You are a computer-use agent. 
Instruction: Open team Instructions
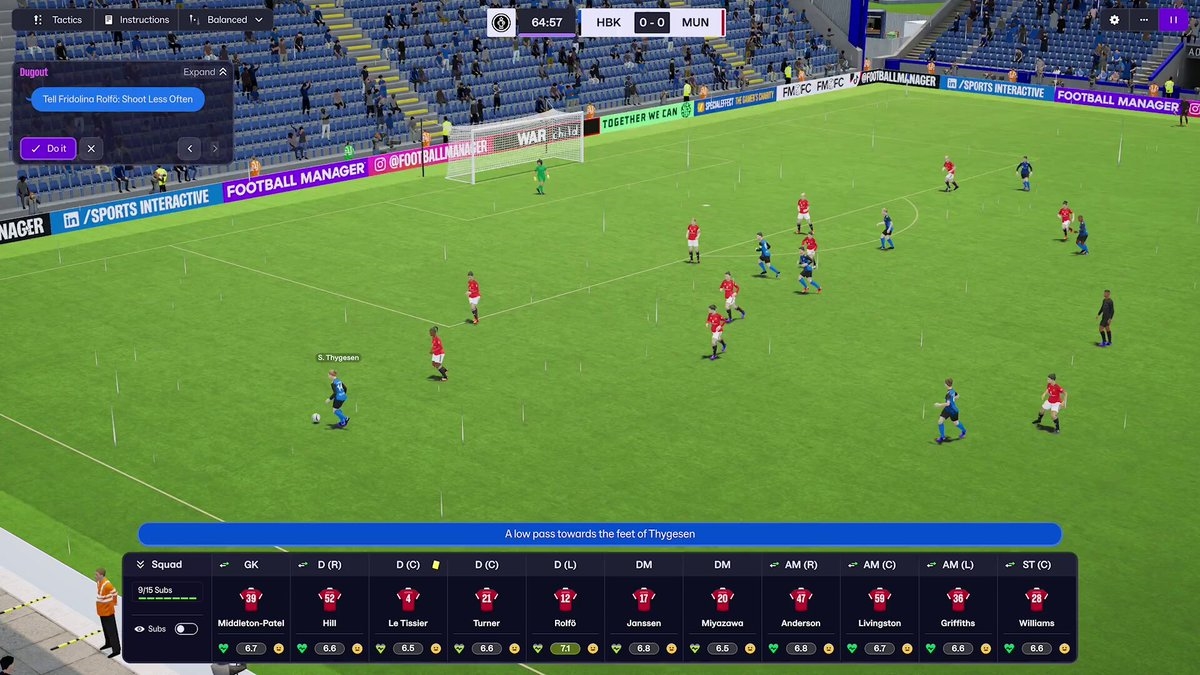pyautogui.click(x=137, y=20)
